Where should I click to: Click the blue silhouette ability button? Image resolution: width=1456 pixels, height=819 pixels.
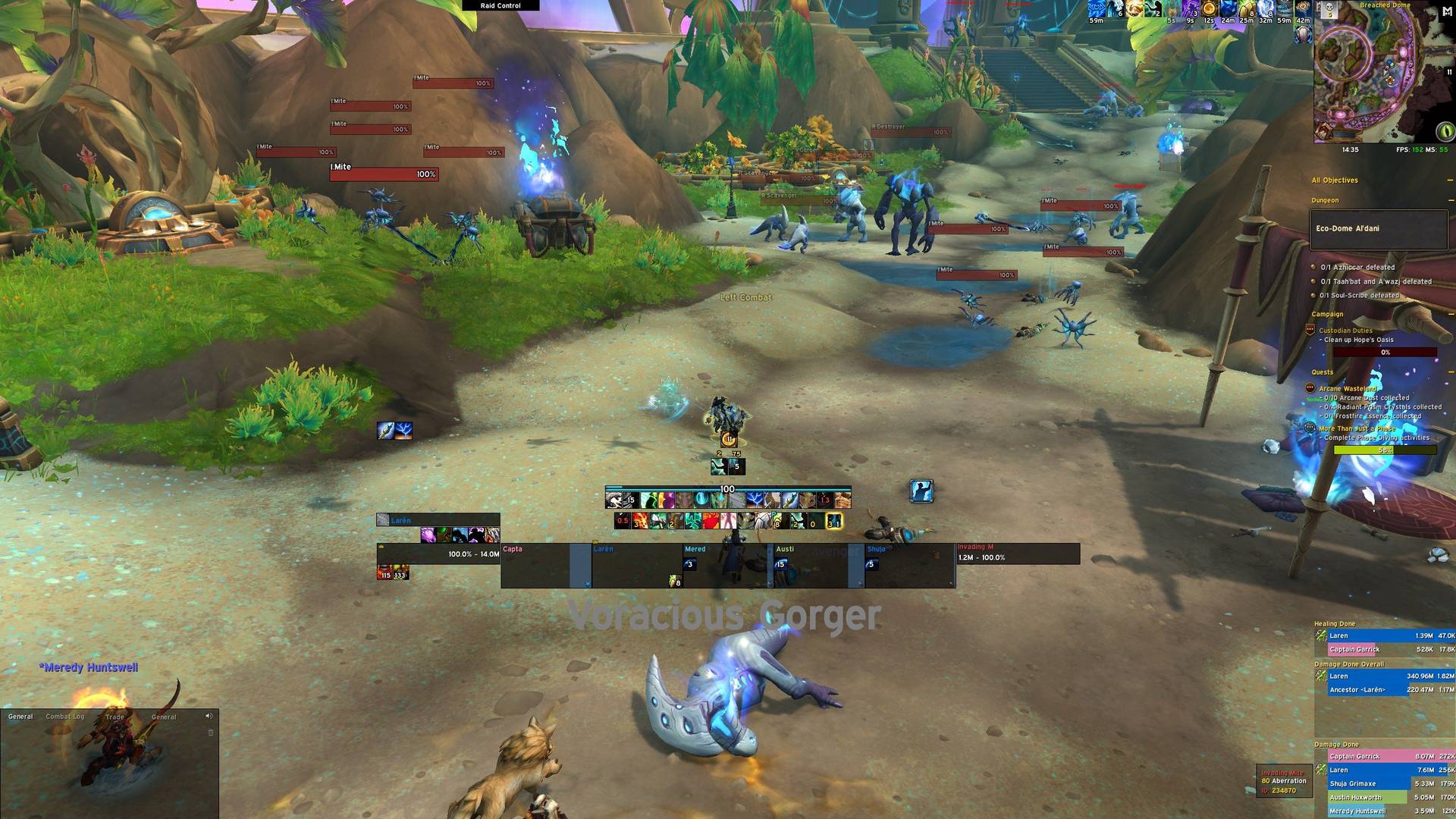[x=921, y=491]
